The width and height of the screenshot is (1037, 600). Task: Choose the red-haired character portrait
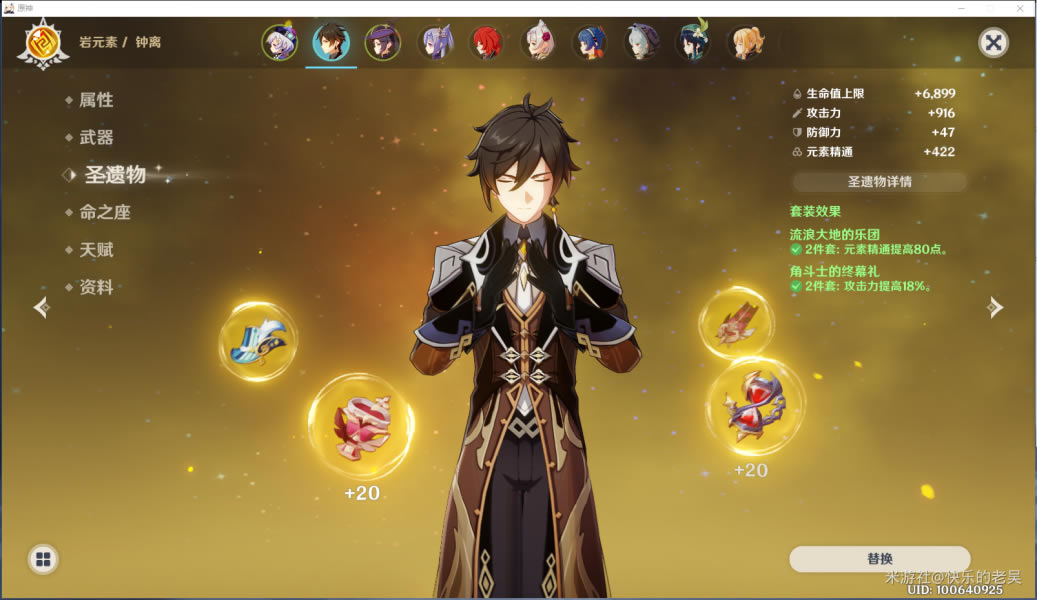(x=486, y=43)
